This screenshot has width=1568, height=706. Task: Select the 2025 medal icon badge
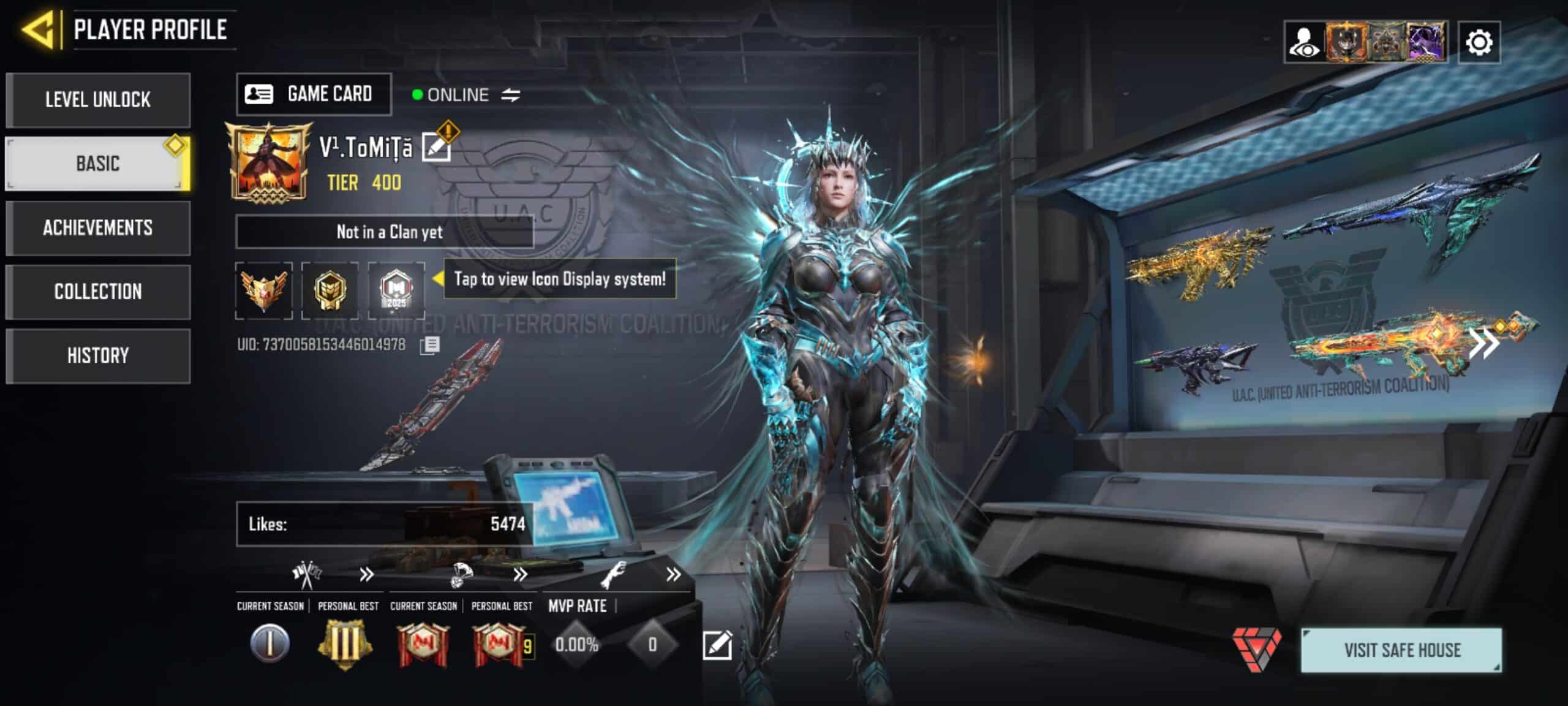click(396, 290)
